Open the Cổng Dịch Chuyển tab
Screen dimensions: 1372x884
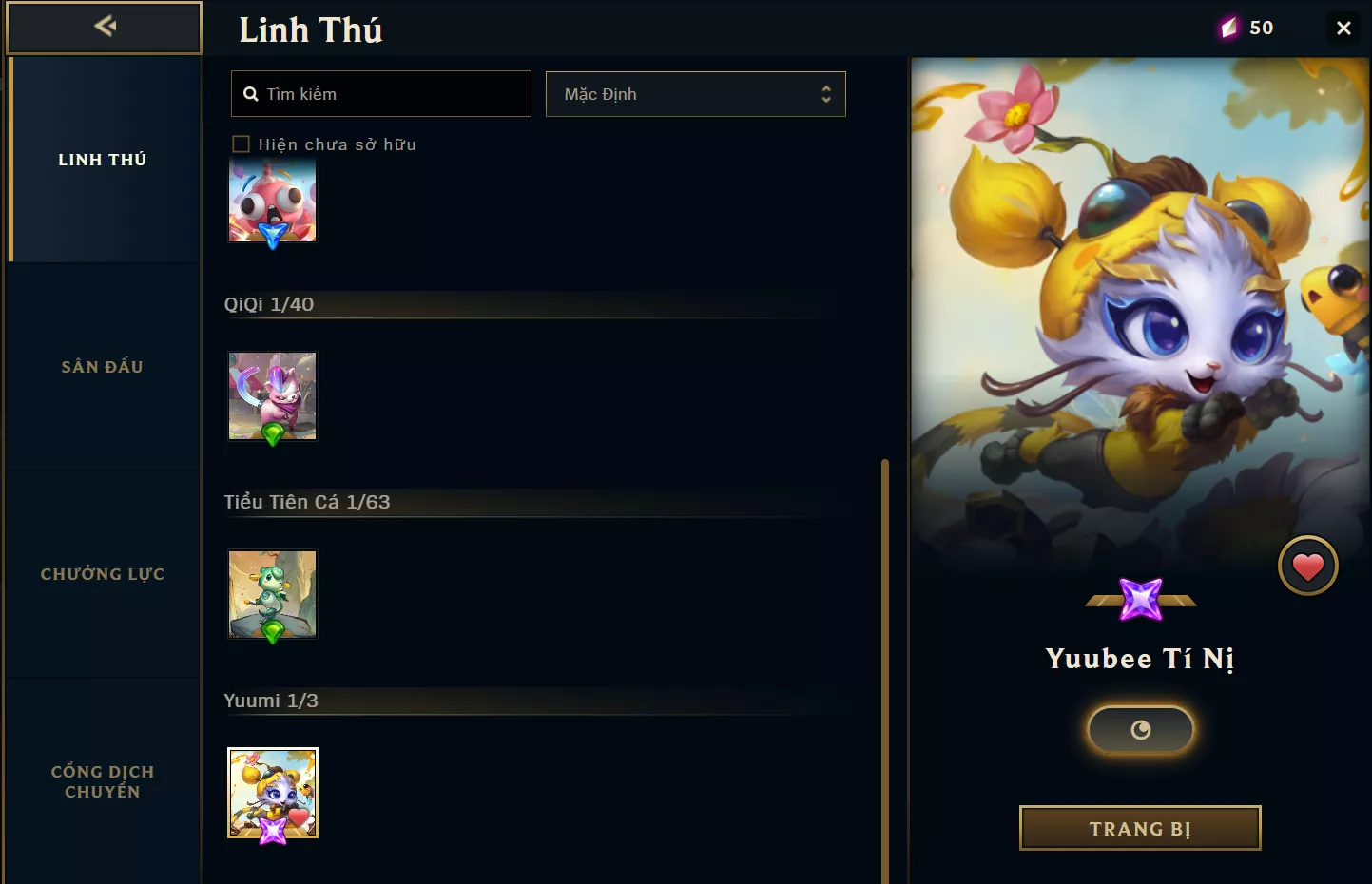(103, 781)
